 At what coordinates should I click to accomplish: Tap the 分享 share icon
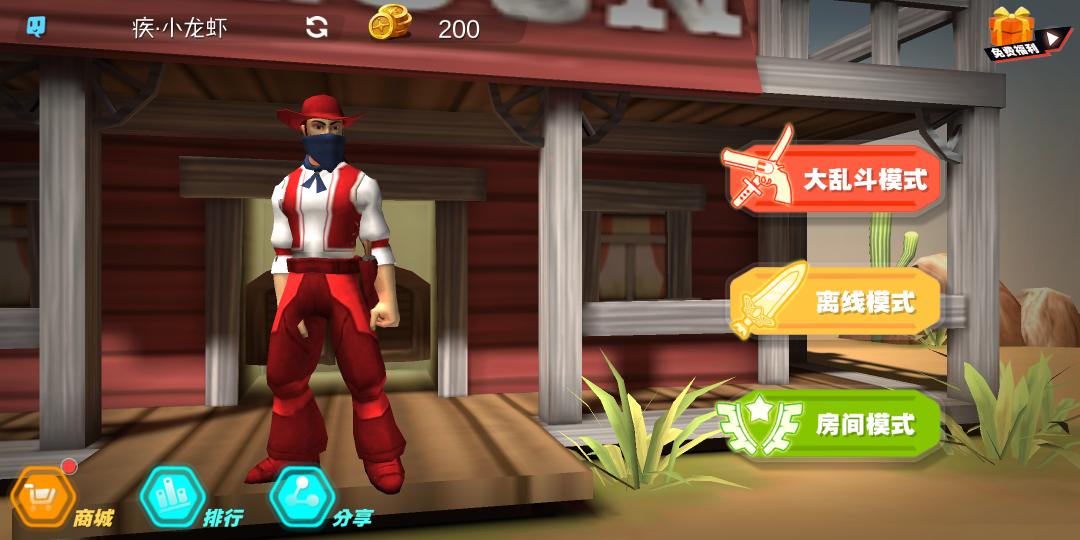302,496
